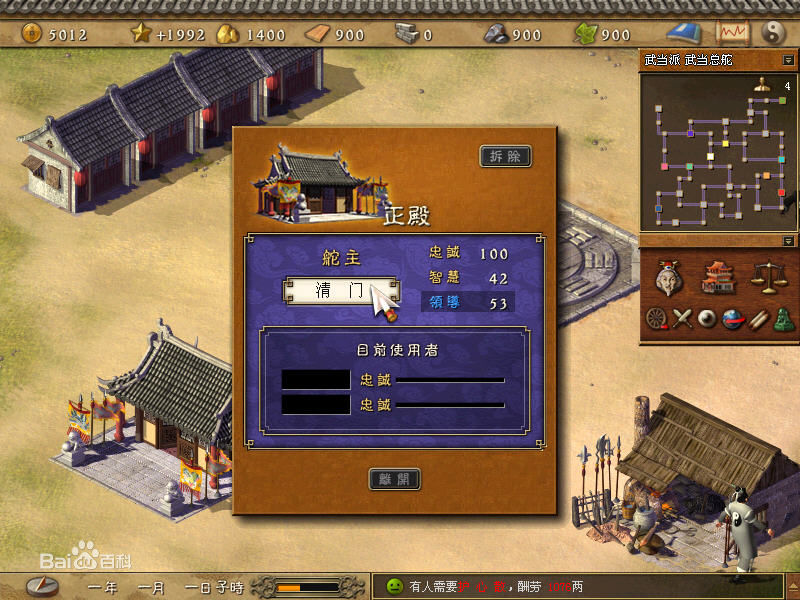Click the yin-yang symbol icon
Viewport: 800px width, 600px height.
[x=775, y=33]
